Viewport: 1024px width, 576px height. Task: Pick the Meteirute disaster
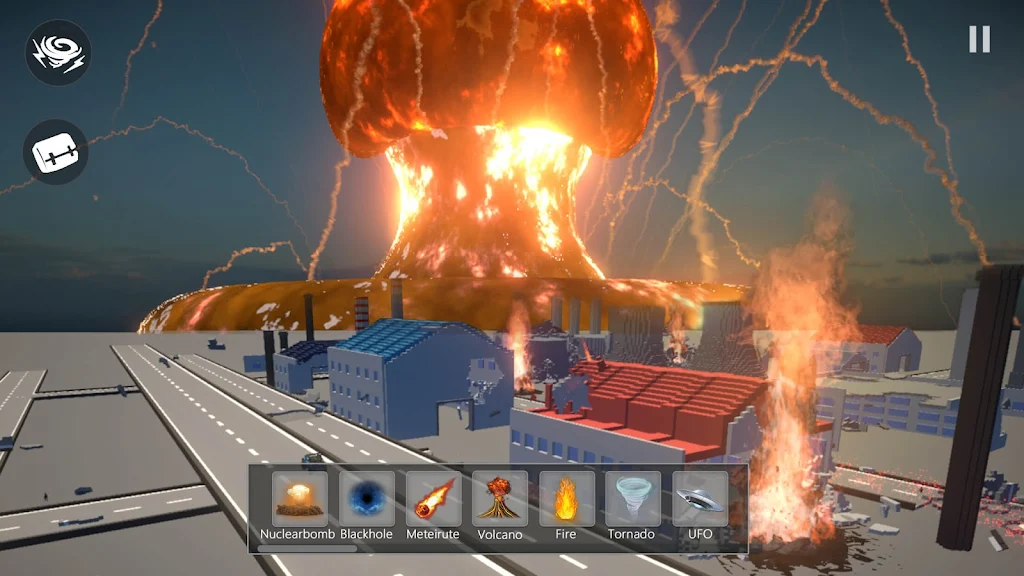[433, 499]
